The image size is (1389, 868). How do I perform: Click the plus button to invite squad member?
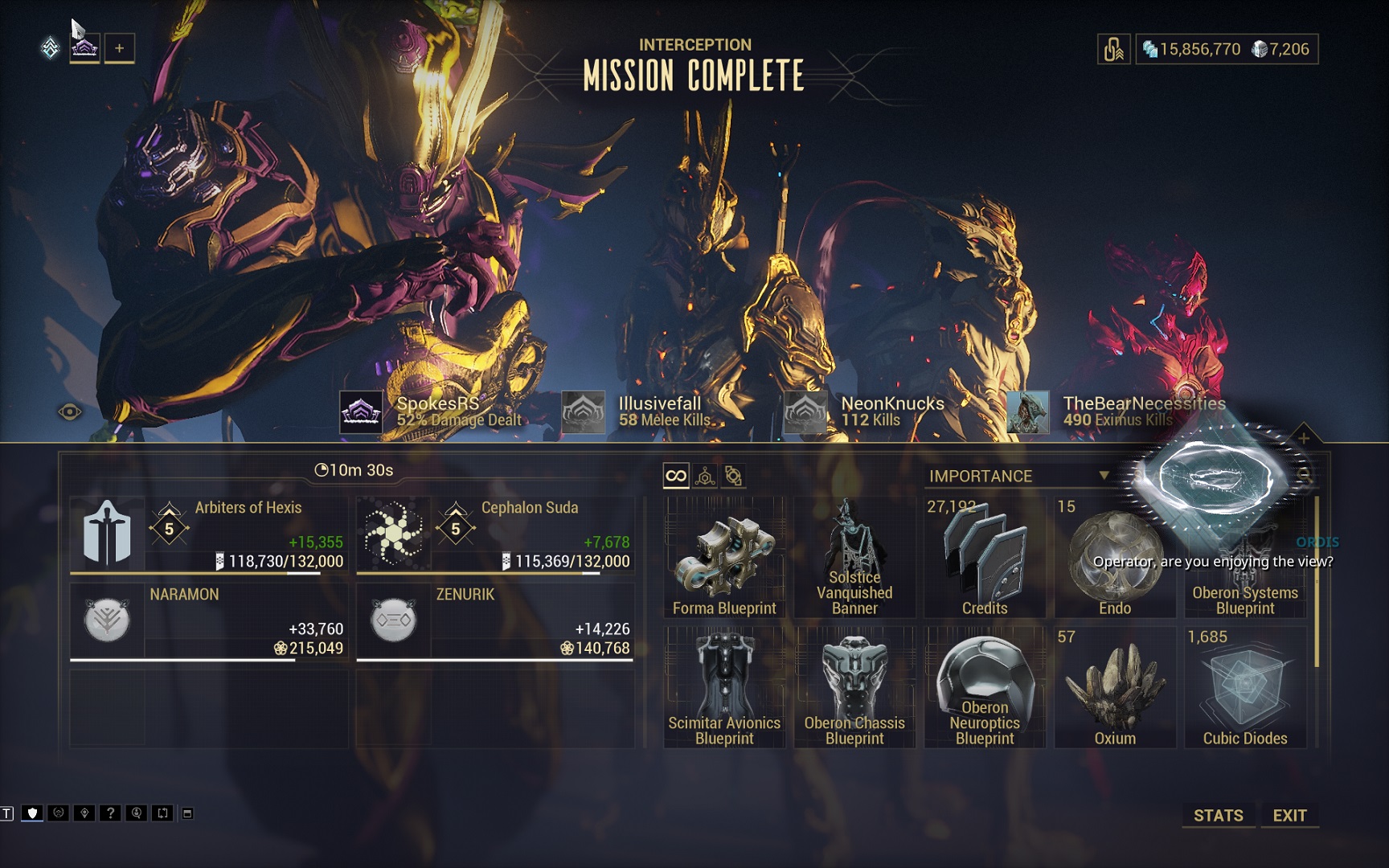click(119, 48)
